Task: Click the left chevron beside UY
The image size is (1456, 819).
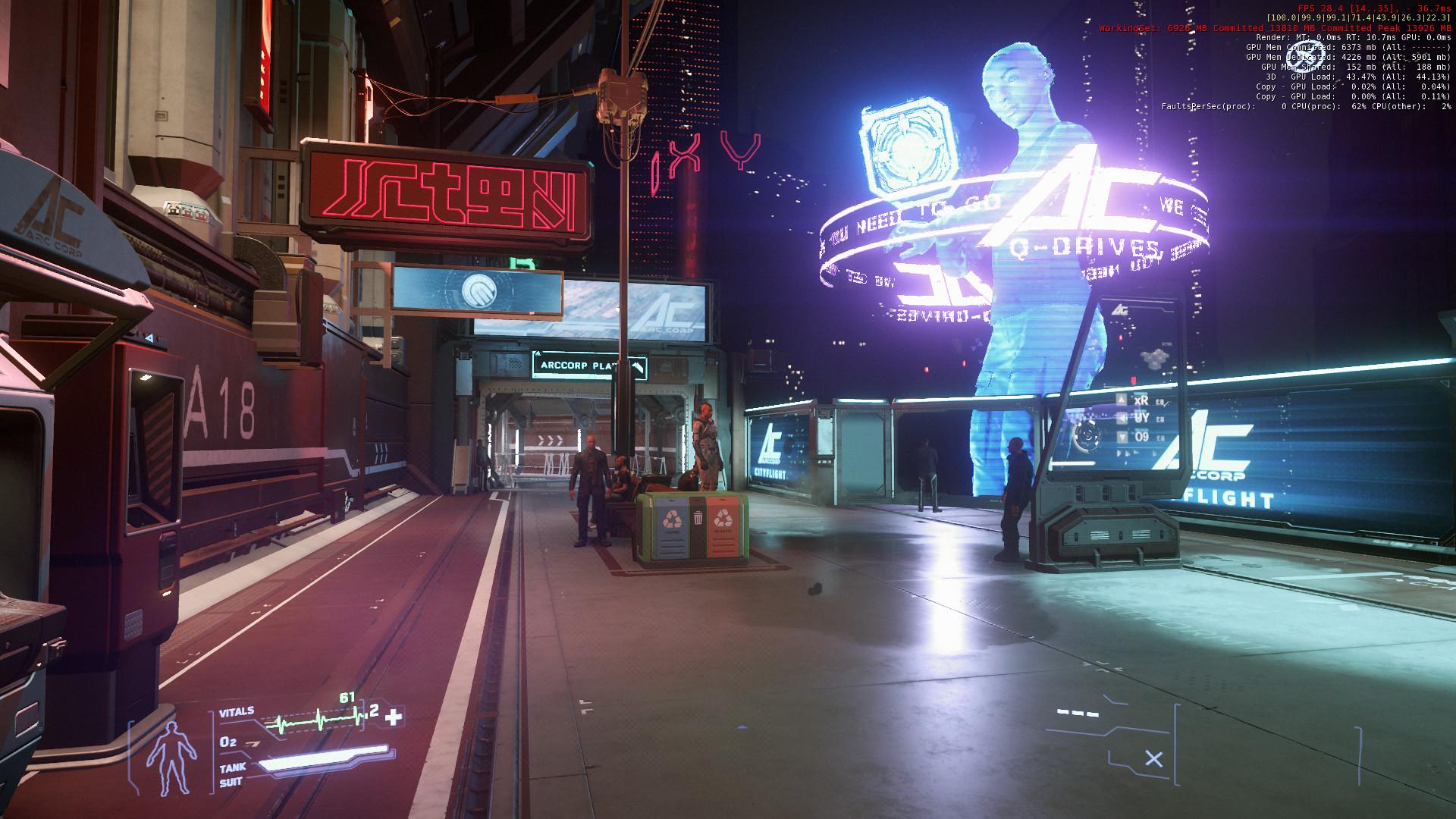Action: click(x=1122, y=419)
